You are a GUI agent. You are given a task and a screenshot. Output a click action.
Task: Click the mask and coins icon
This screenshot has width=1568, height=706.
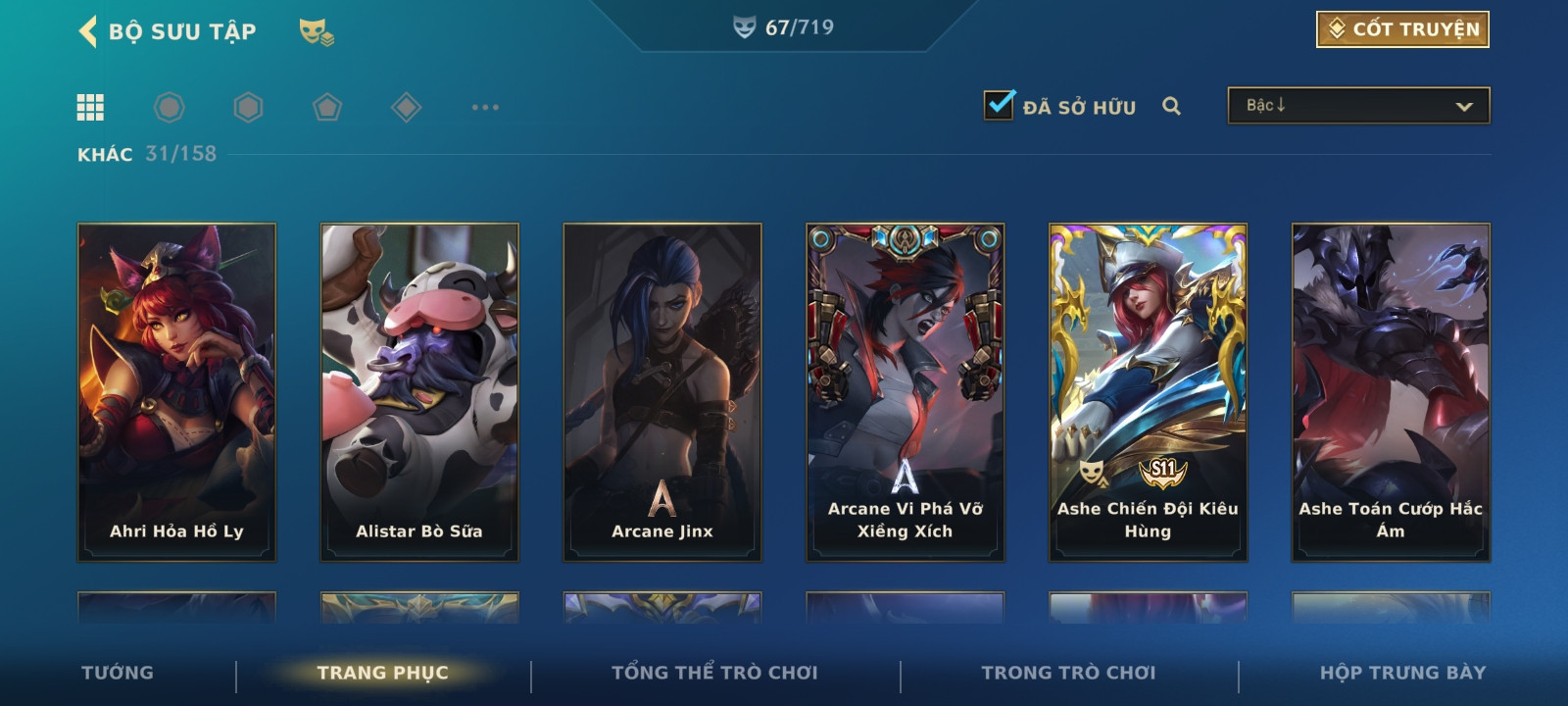pos(316,32)
